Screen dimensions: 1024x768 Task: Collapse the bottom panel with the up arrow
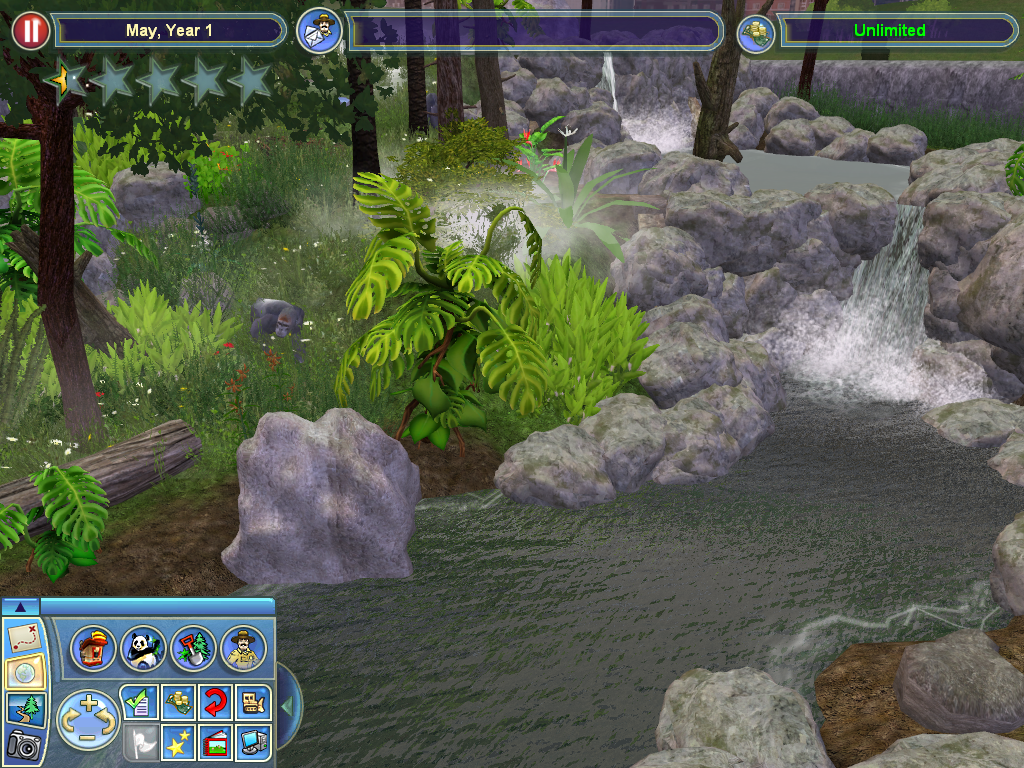coord(20,606)
